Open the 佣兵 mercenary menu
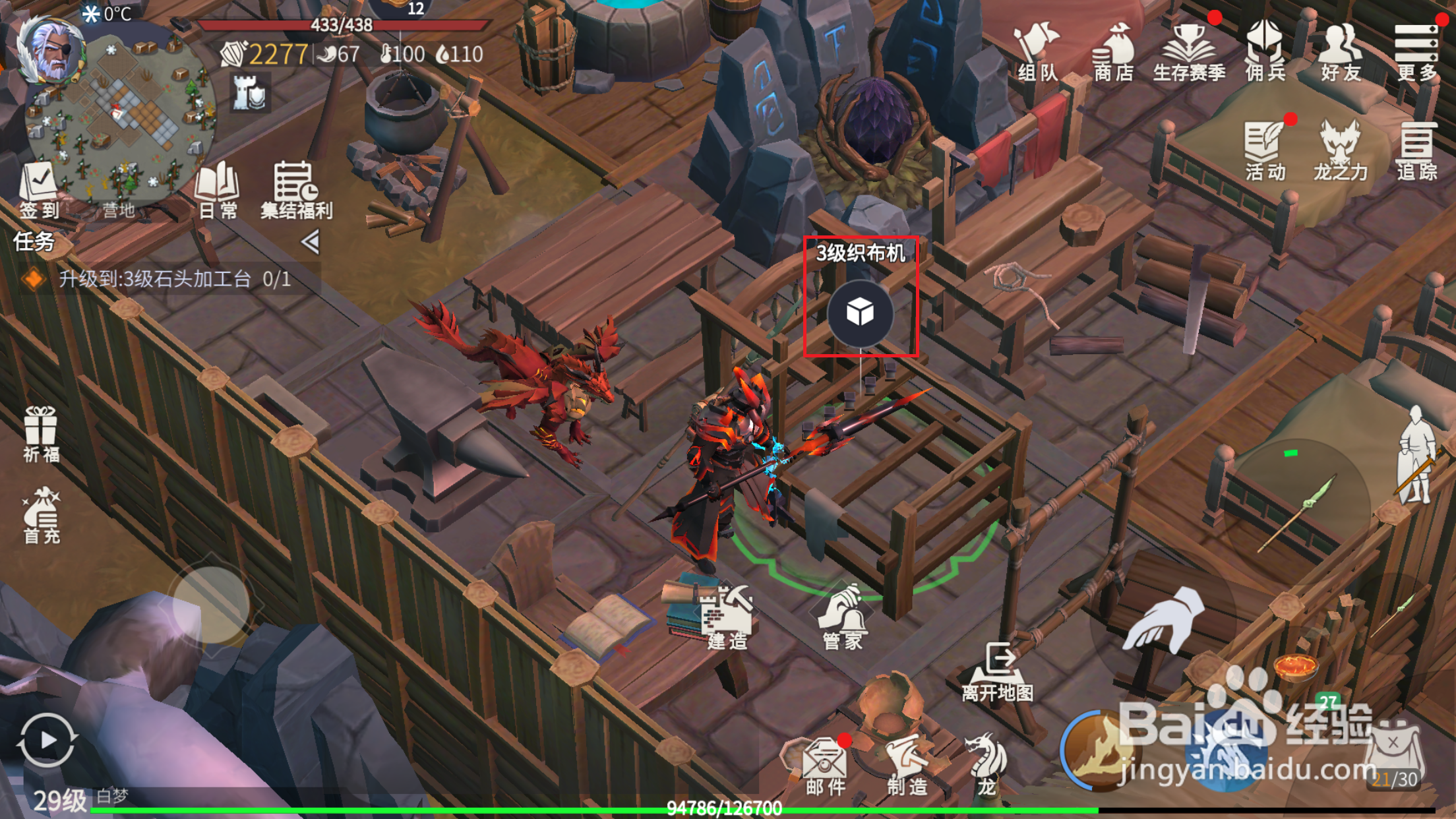This screenshot has height=819, width=1456. (x=1265, y=53)
